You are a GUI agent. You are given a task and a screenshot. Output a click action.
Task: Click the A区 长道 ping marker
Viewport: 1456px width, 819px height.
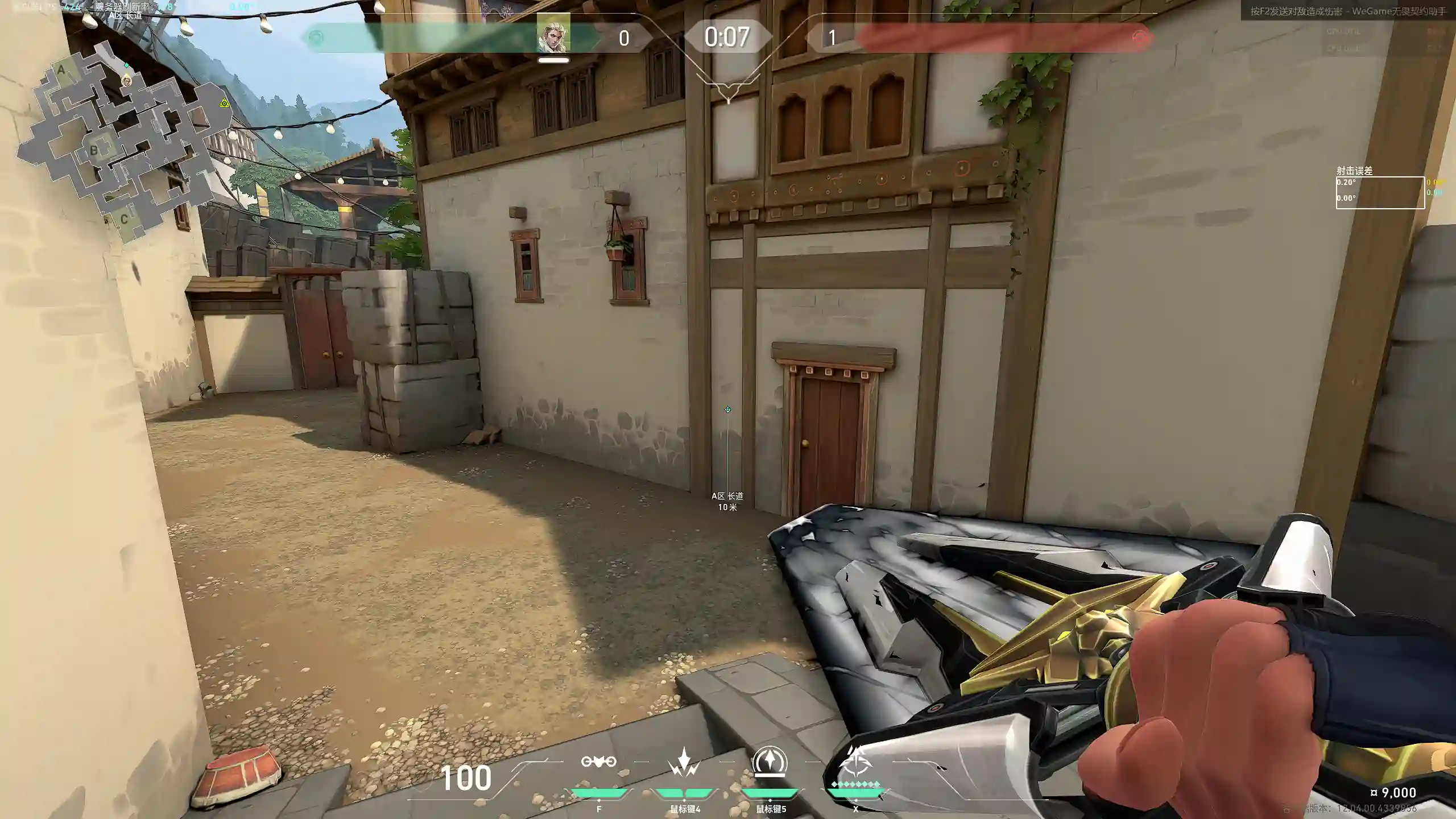(x=727, y=409)
